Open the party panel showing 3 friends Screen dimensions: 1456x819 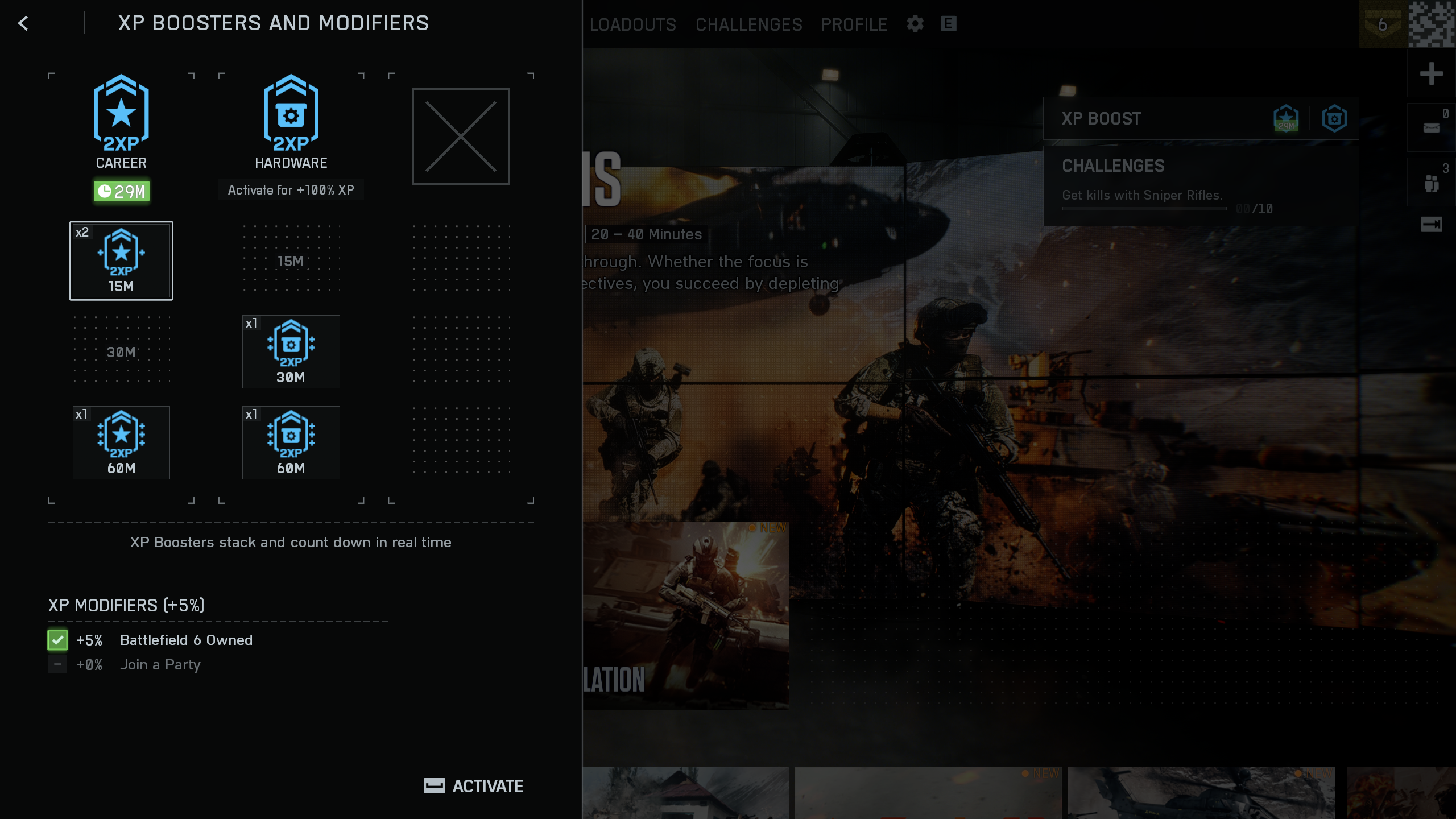(x=1433, y=181)
